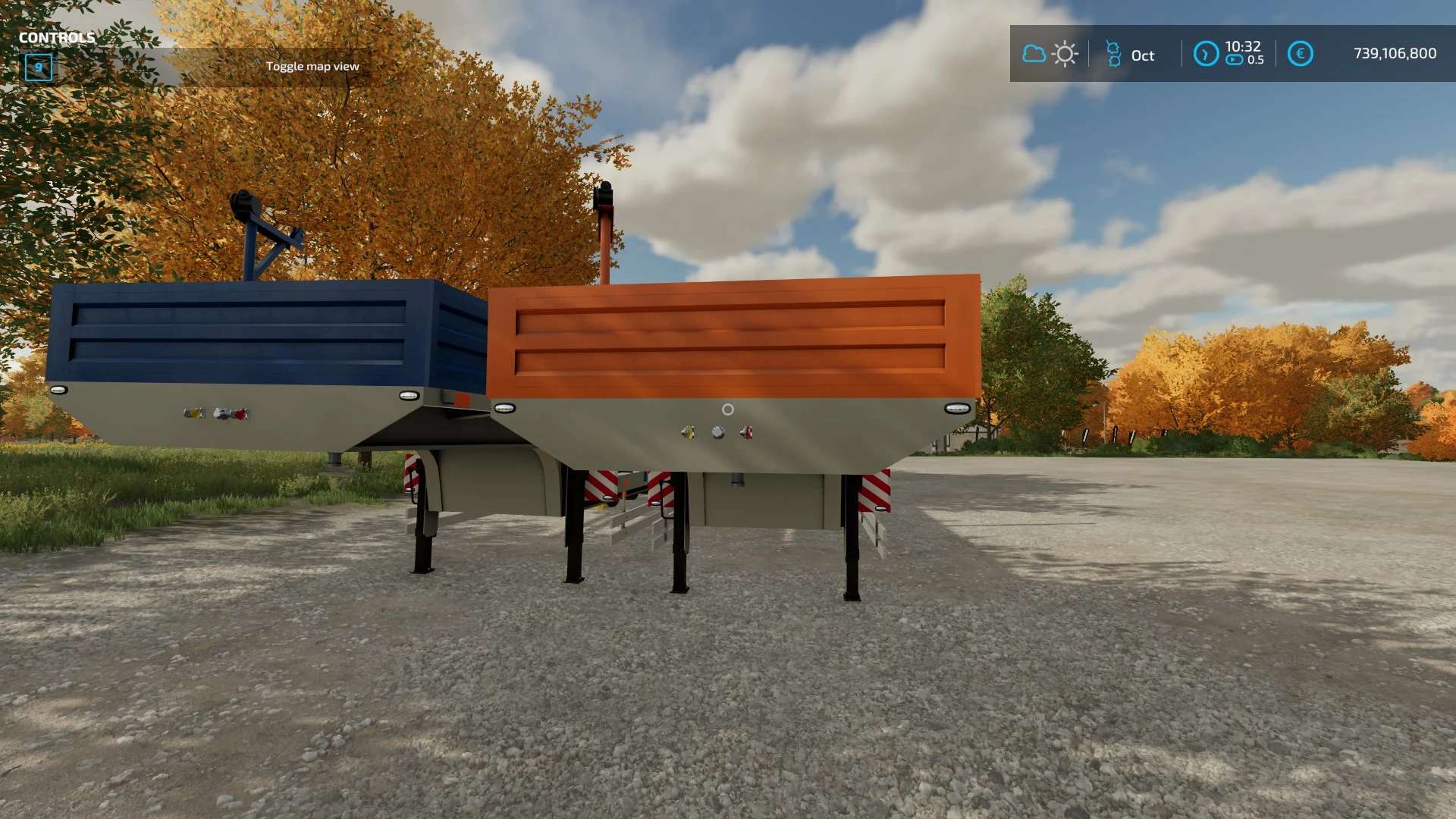
Task: Toggle map view
Action: [313, 66]
